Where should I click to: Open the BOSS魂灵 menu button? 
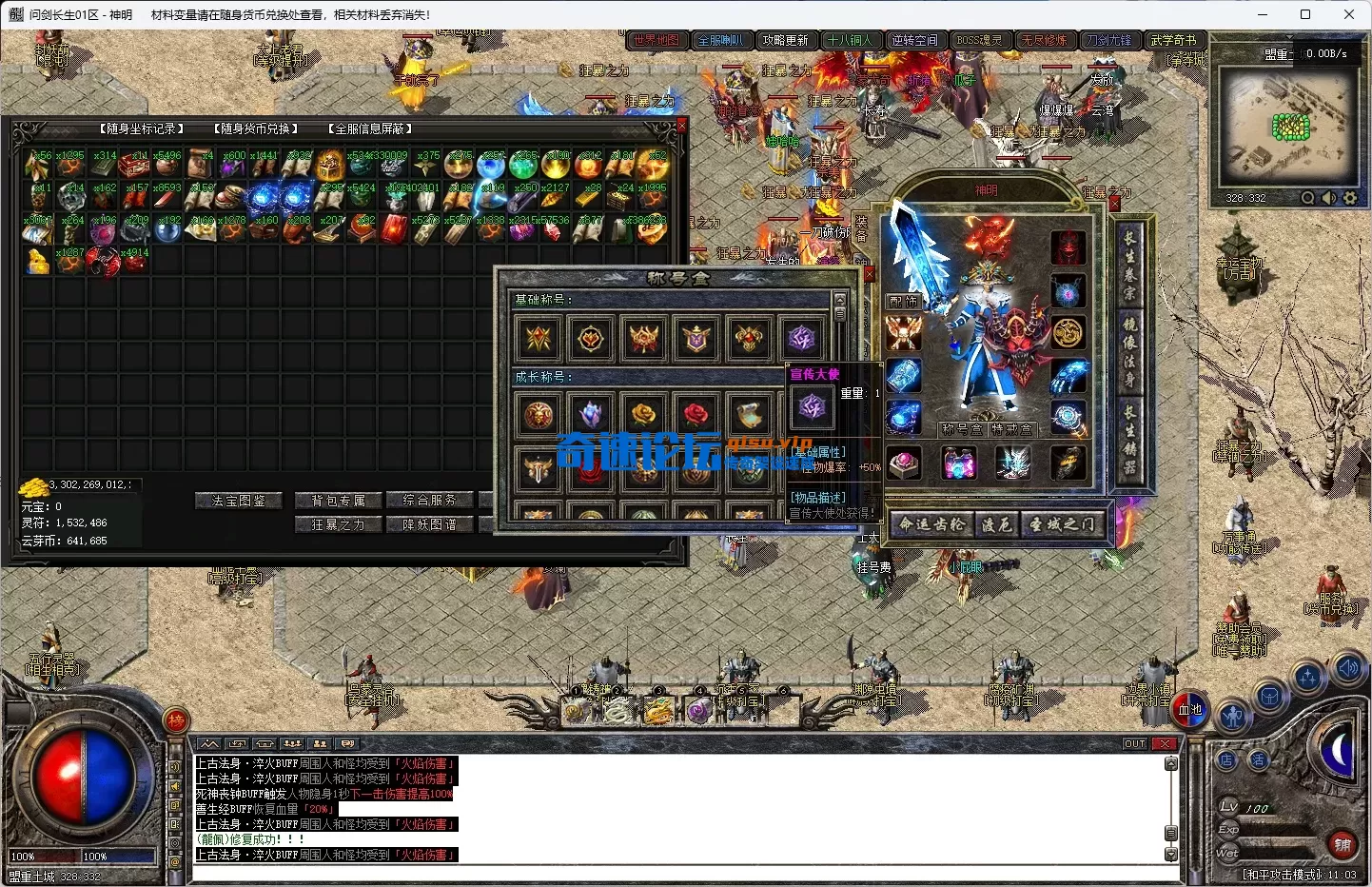(979, 40)
